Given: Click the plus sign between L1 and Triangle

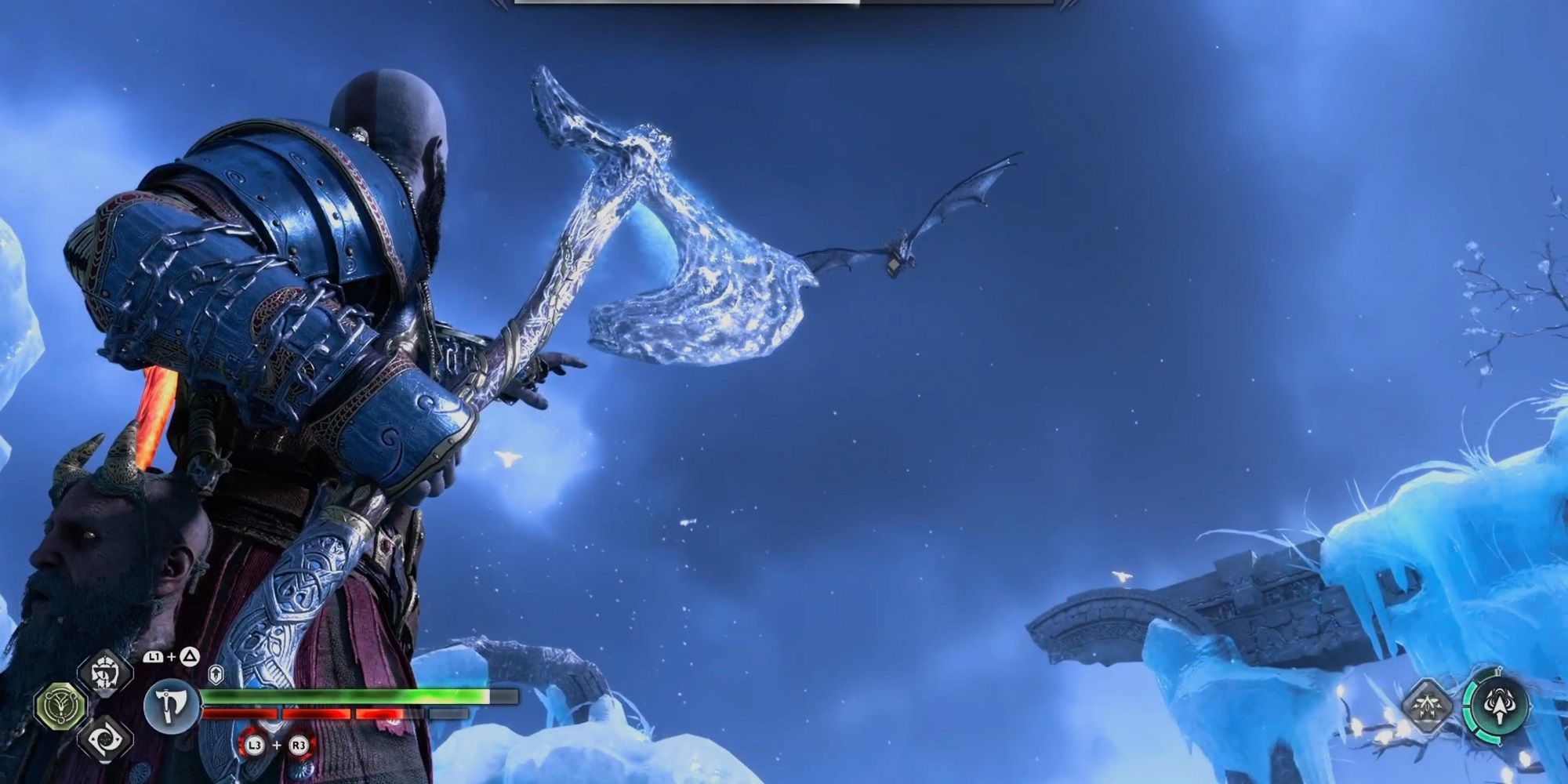Looking at the screenshot, I should 170,656.
